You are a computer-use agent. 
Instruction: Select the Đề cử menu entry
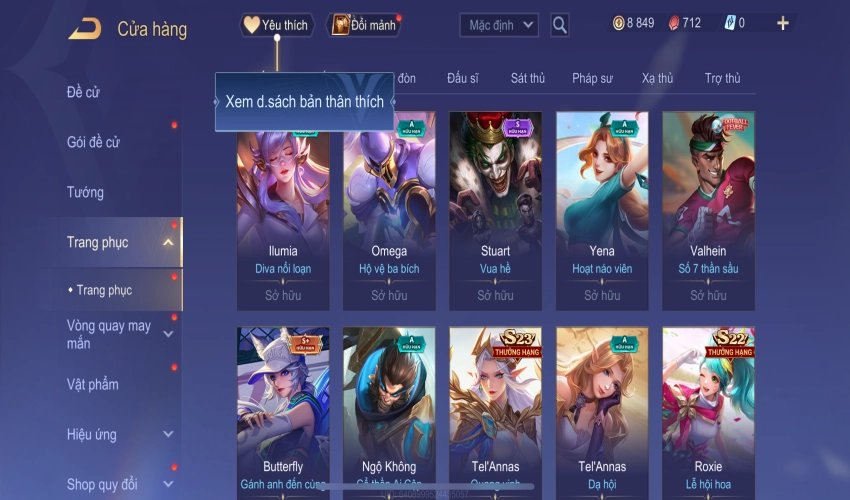click(x=84, y=93)
